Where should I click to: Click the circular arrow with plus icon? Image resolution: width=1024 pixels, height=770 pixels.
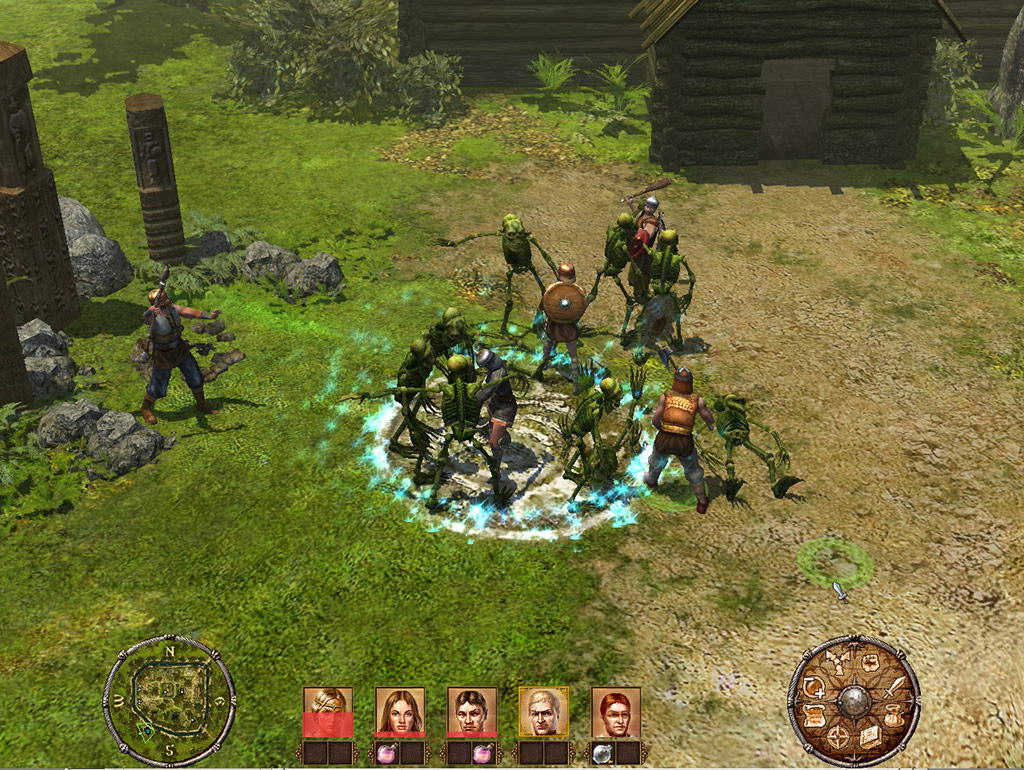pos(812,686)
